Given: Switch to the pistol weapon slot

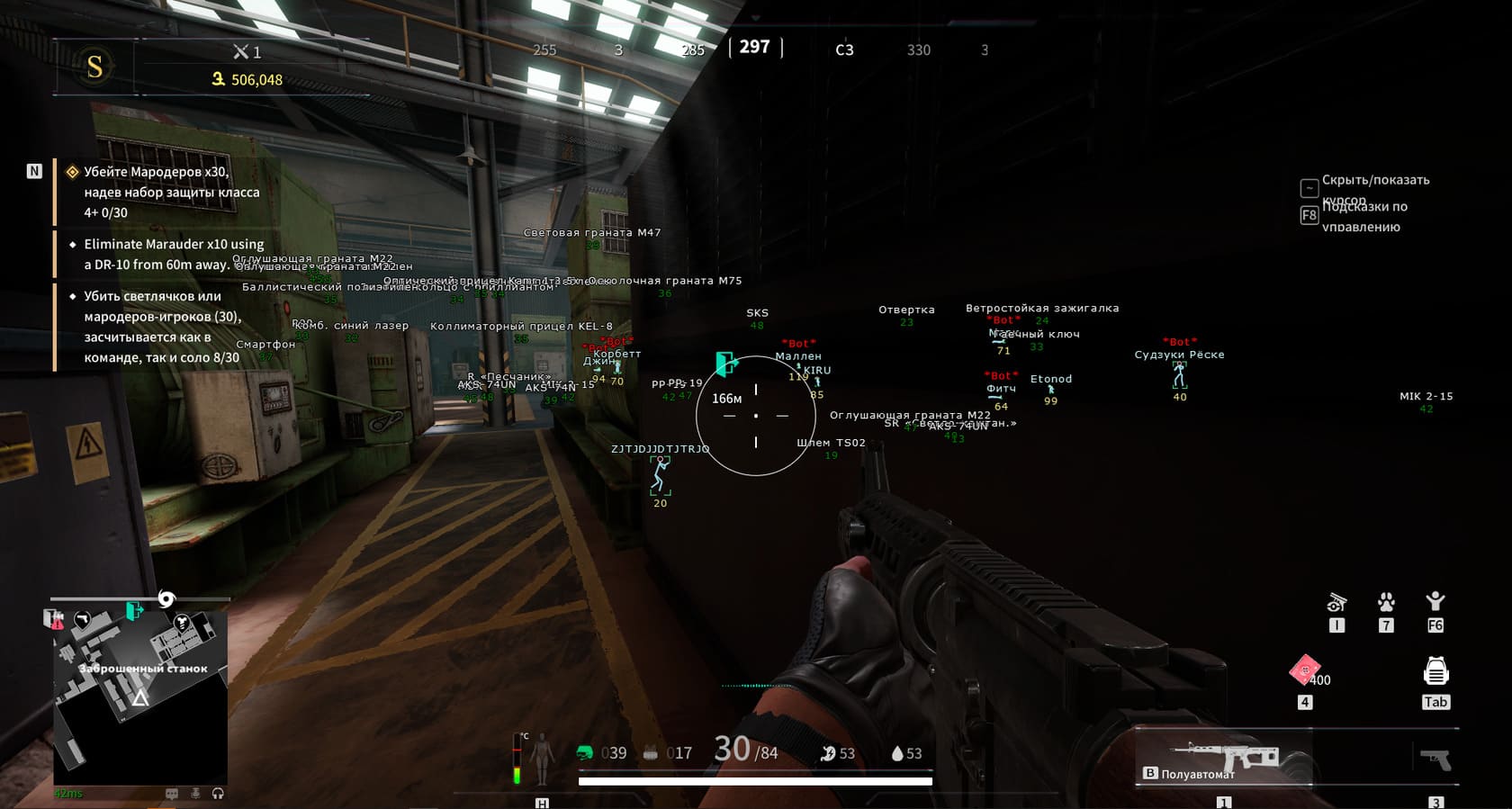Looking at the screenshot, I should [x=1435, y=760].
